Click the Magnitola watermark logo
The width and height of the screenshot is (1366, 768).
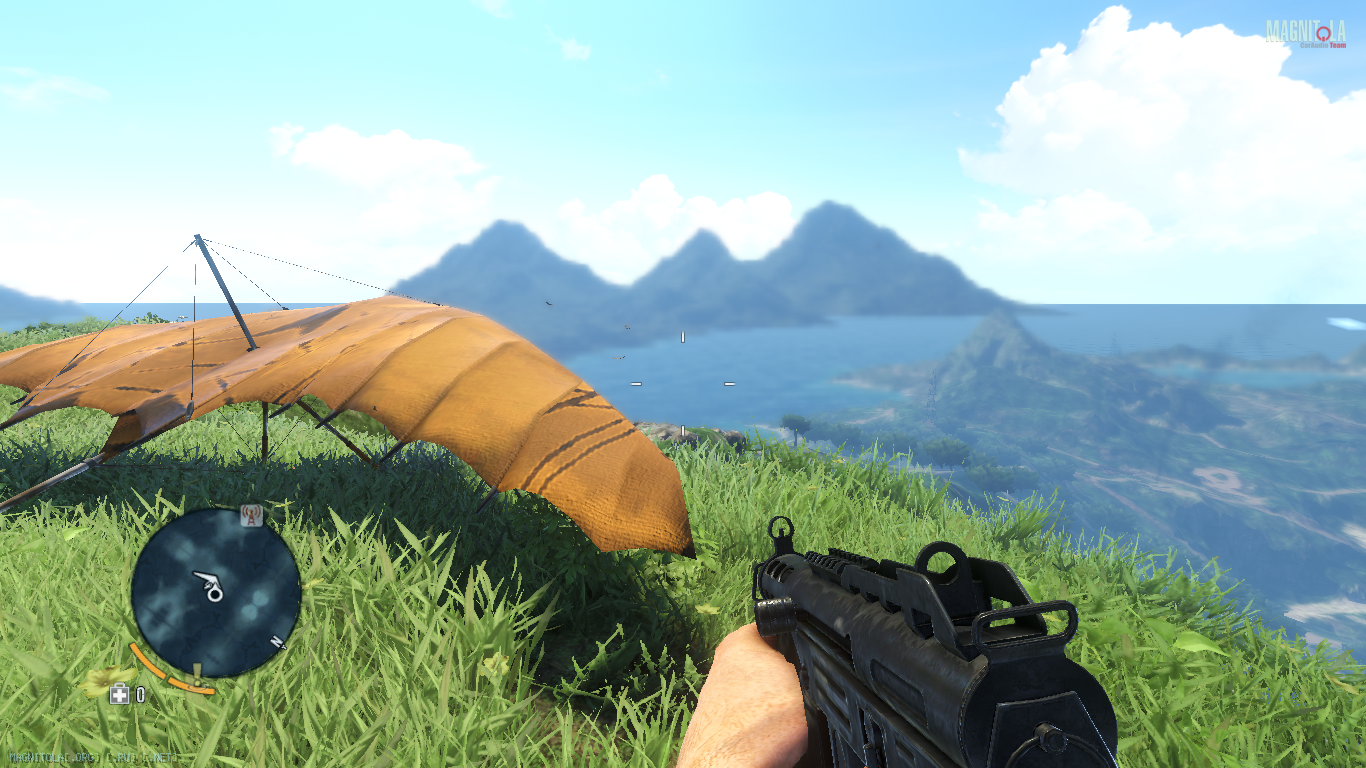(1305, 33)
